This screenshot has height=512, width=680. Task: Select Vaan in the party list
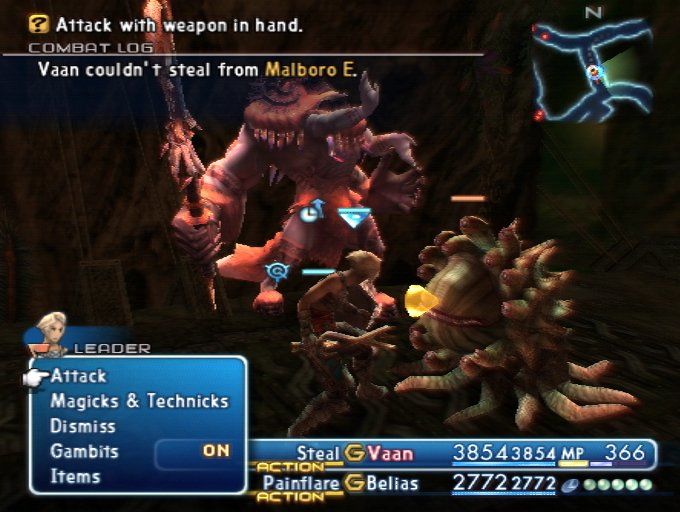tap(389, 453)
